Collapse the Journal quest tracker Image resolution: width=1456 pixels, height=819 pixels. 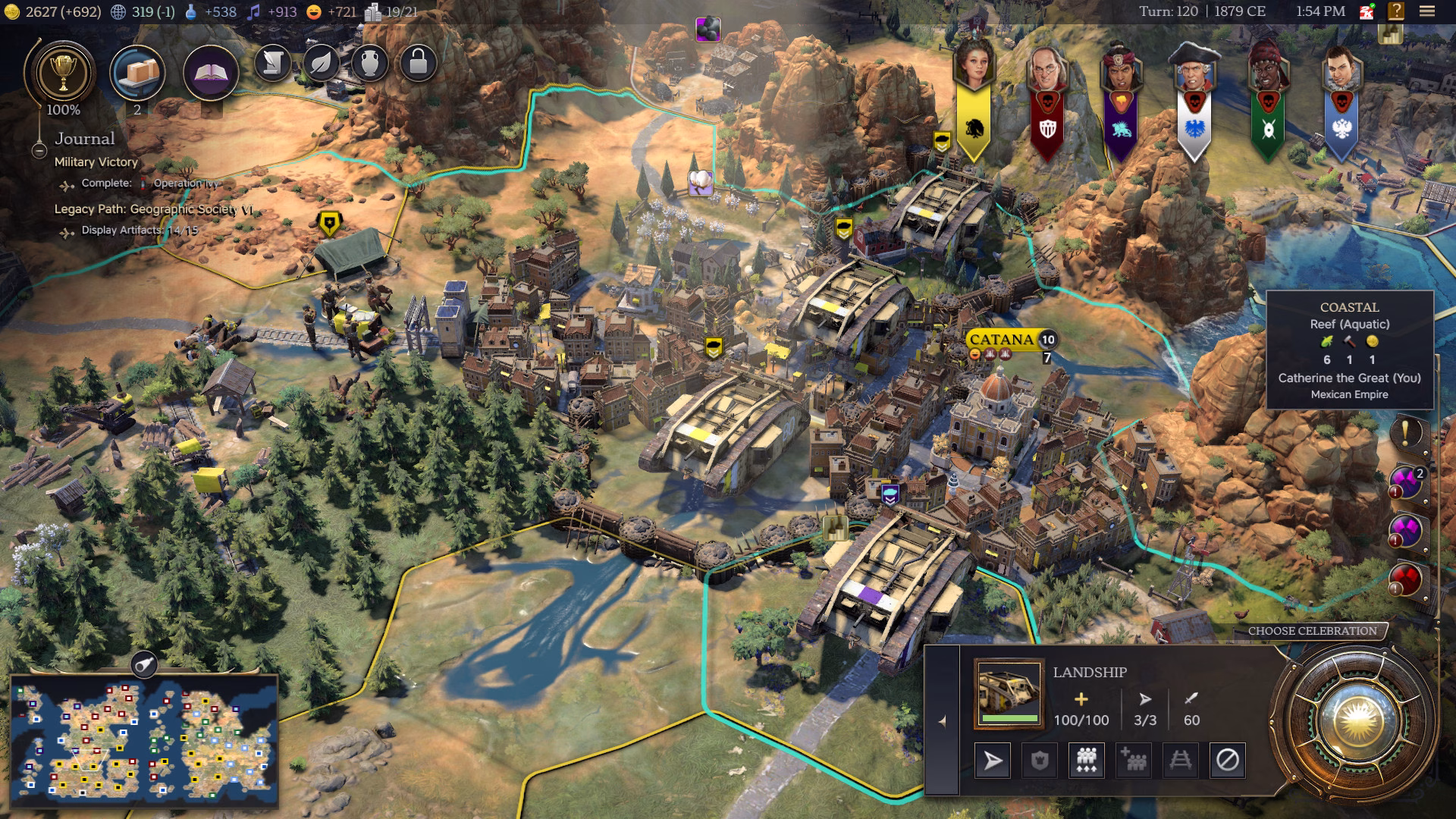[39, 151]
